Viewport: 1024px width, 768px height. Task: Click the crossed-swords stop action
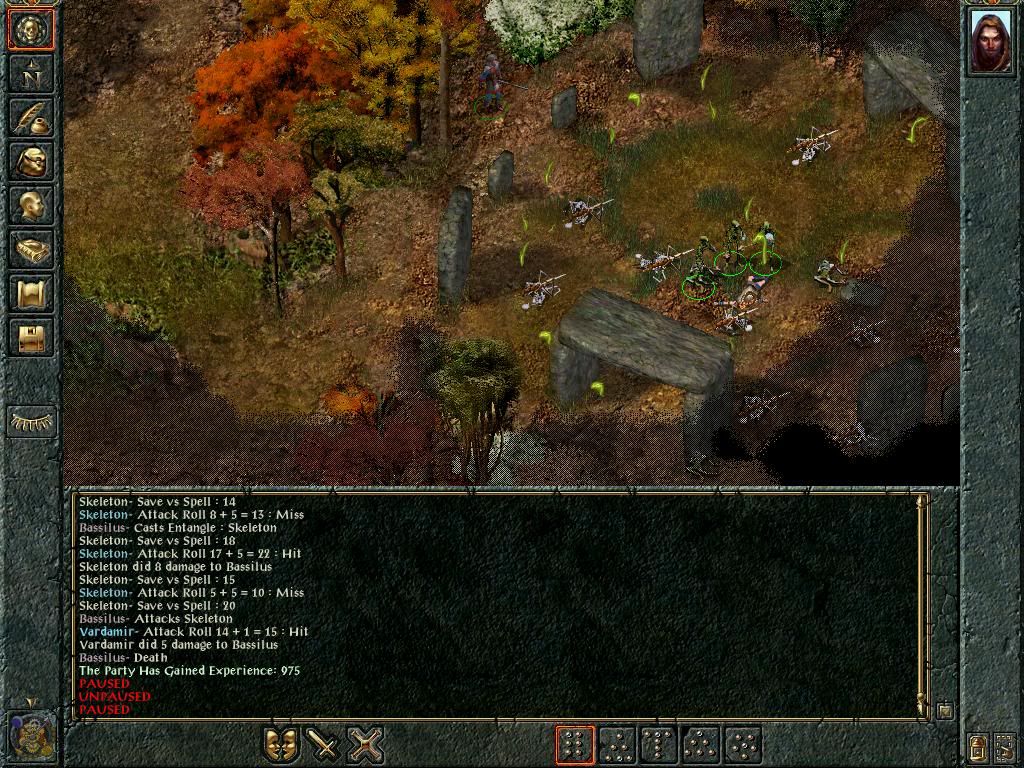[x=366, y=745]
